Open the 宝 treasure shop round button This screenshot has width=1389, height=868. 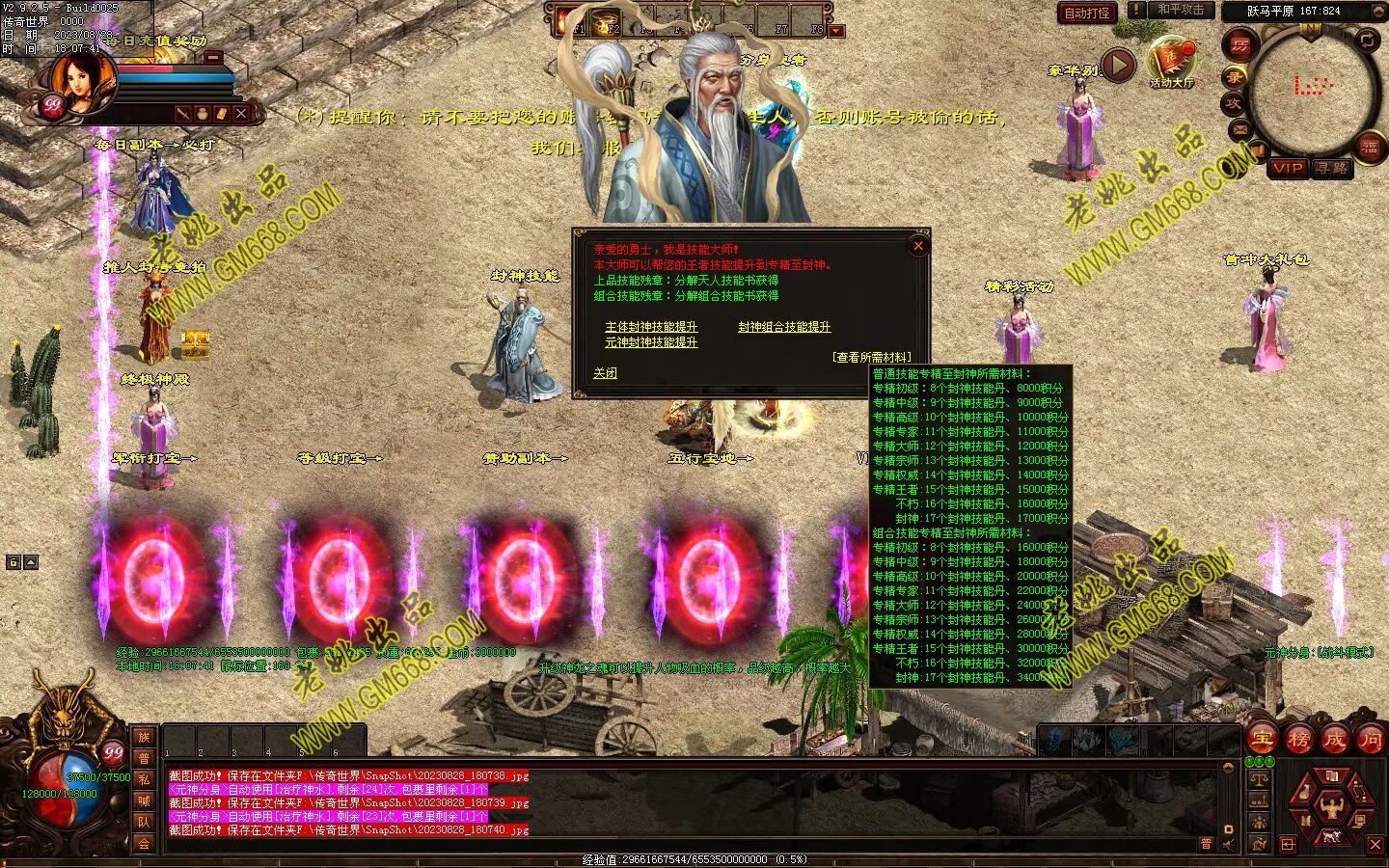pyautogui.click(x=1263, y=740)
